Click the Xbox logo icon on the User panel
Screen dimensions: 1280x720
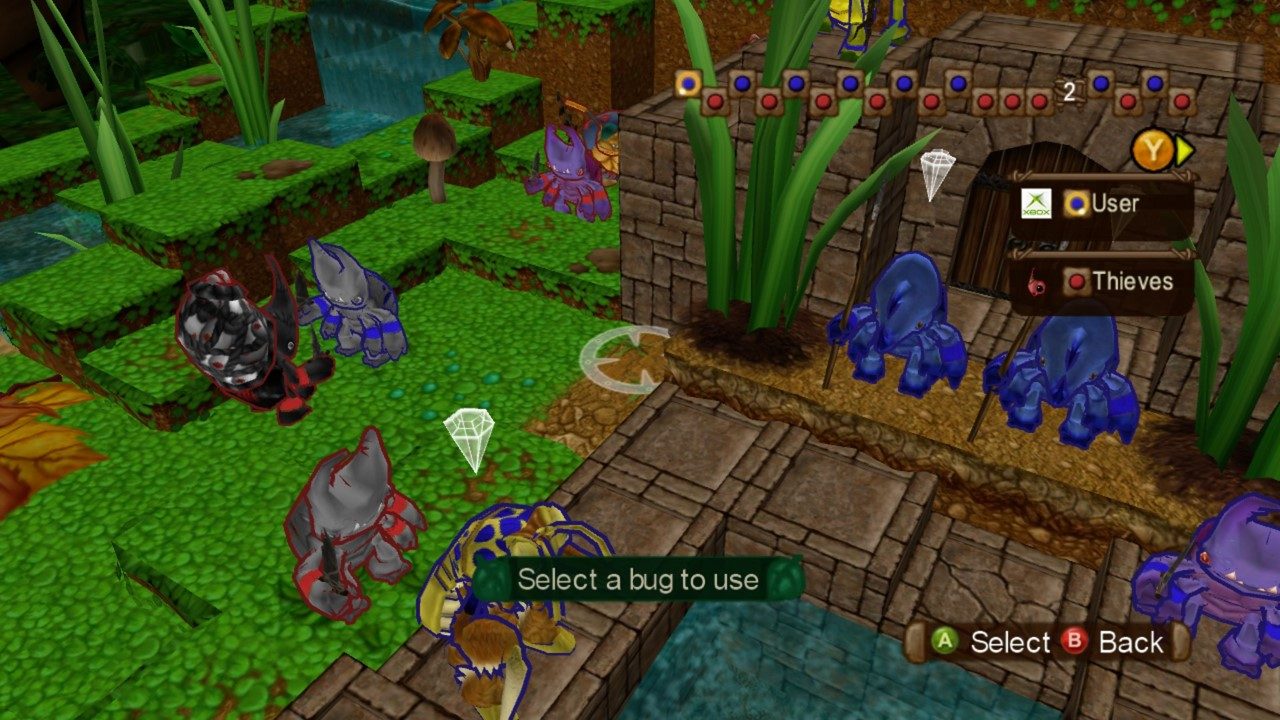pyautogui.click(x=1036, y=204)
